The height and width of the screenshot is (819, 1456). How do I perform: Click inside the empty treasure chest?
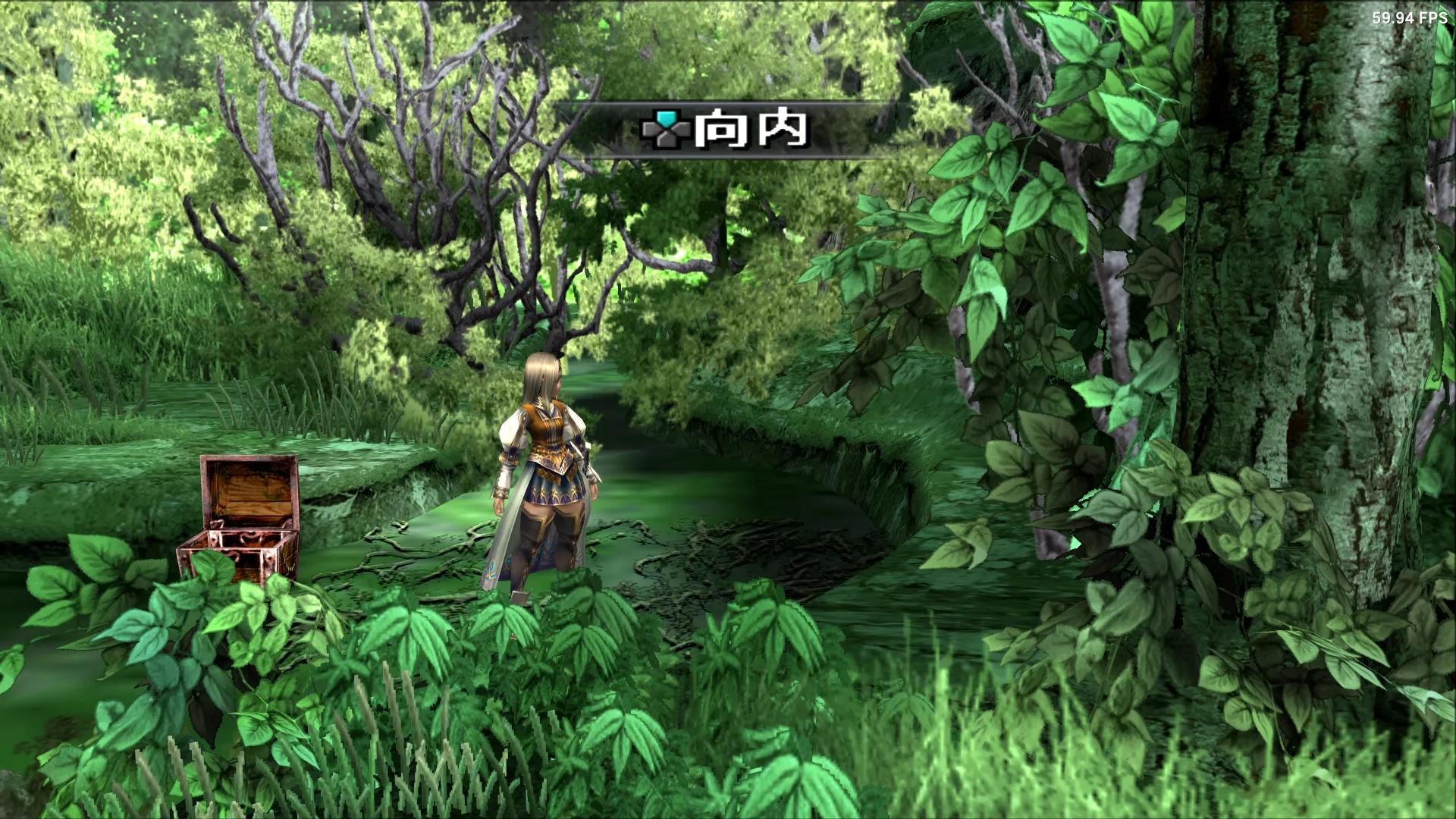coord(240,540)
